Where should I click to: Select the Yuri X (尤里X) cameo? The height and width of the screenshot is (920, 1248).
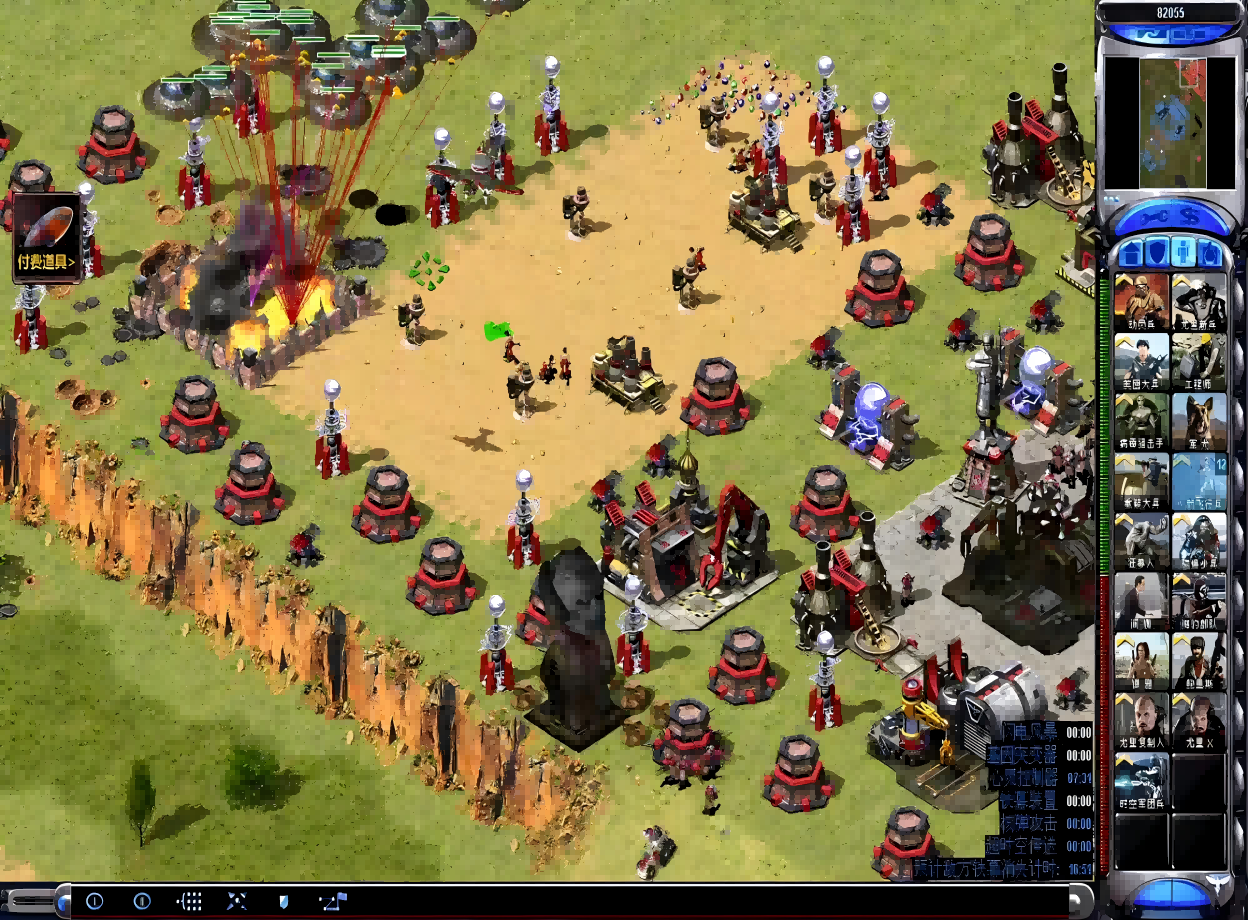pos(1199,722)
